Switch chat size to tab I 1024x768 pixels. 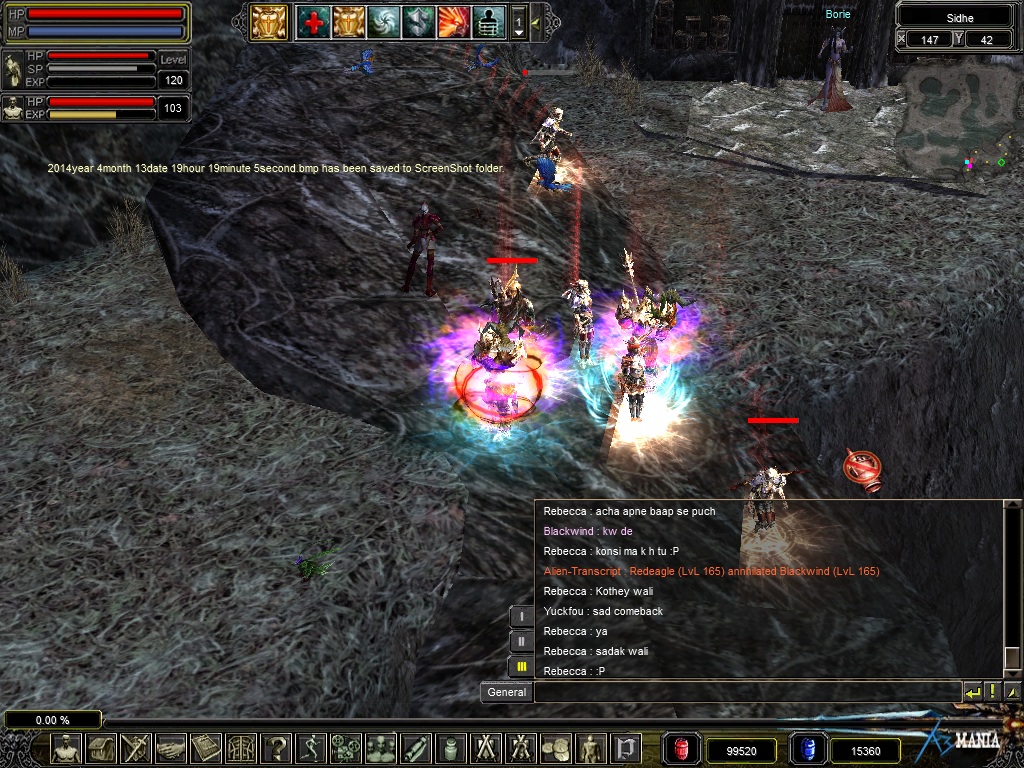click(x=521, y=617)
